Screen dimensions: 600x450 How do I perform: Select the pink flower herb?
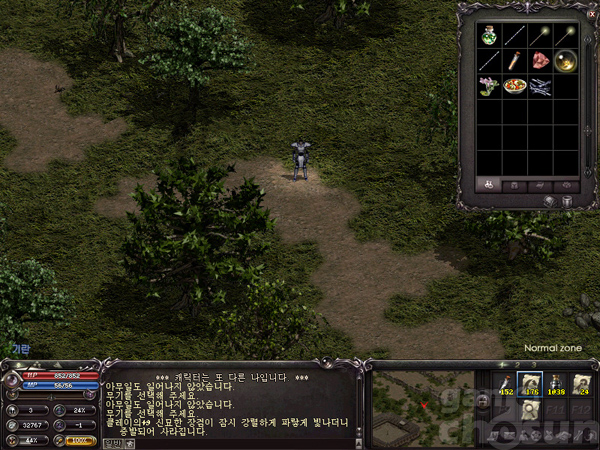(489, 87)
